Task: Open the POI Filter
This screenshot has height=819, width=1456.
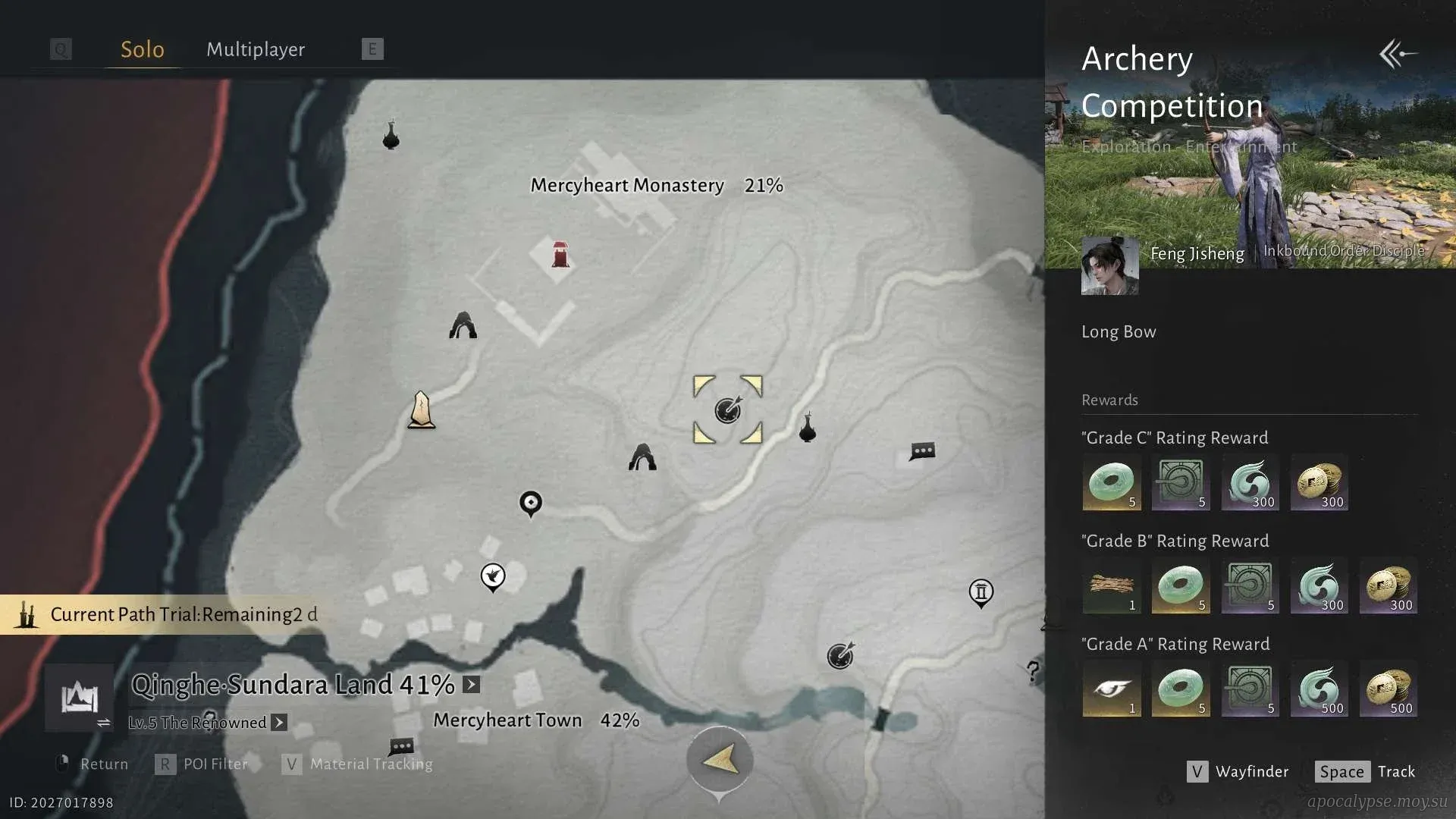Action: click(202, 764)
